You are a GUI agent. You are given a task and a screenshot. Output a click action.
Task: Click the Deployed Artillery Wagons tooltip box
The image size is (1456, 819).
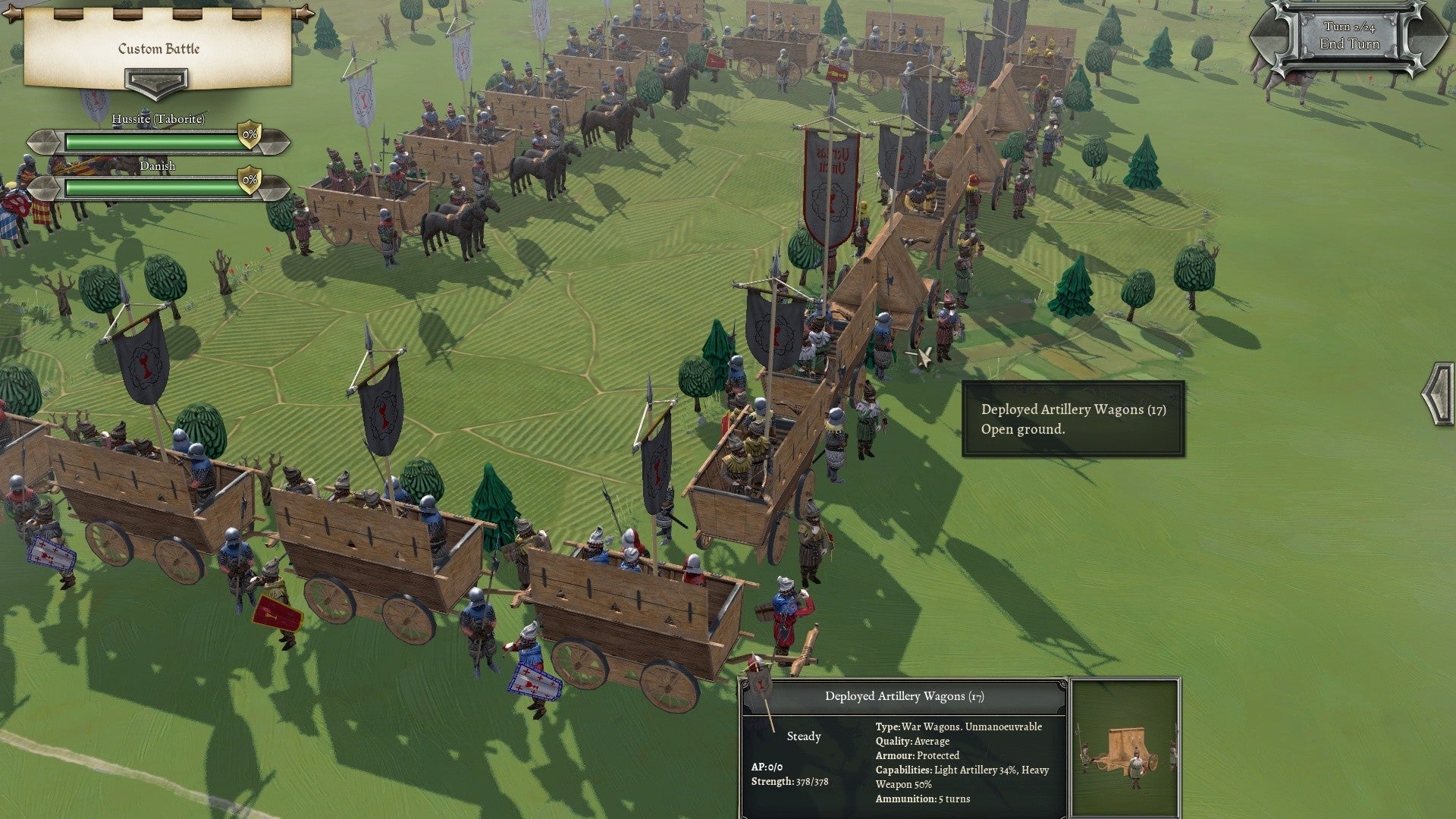[x=1073, y=418]
